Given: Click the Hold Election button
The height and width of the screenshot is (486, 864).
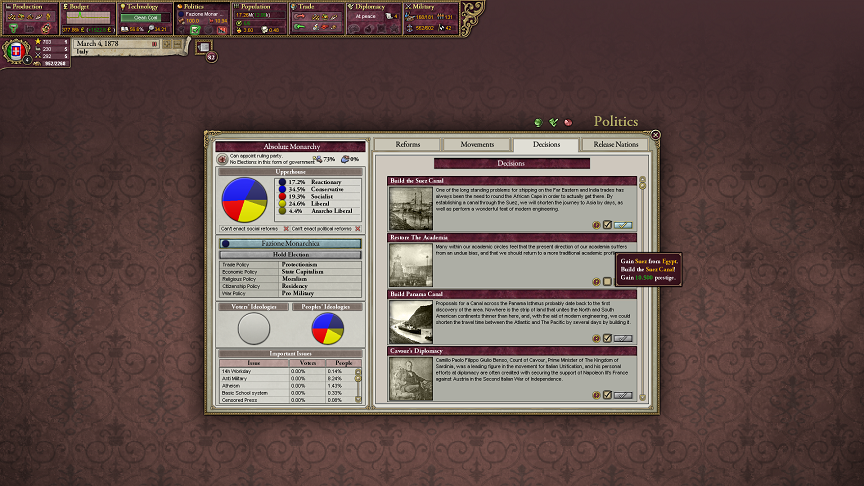Looking at the screenshot, I should tap(290, 255).
